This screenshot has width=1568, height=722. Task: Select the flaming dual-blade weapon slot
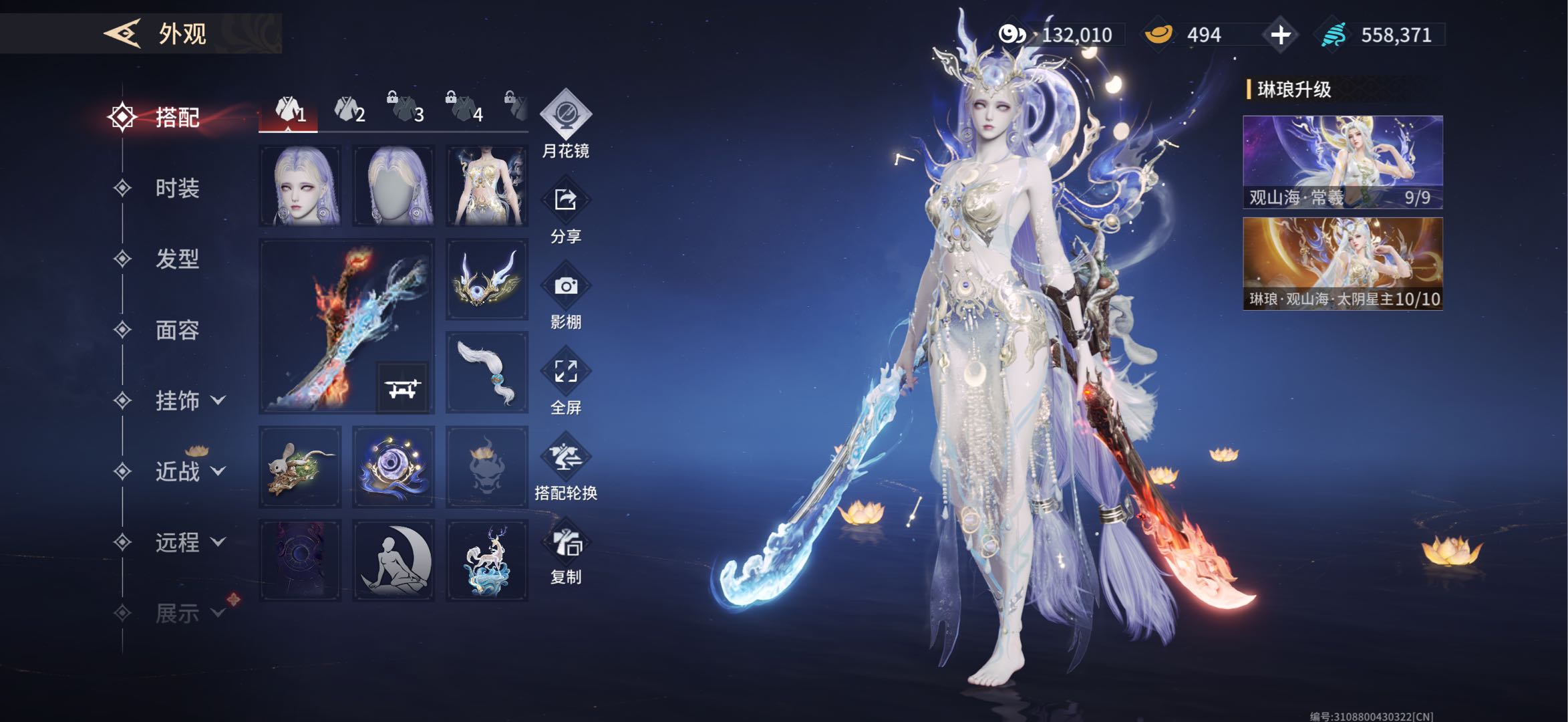click(346, 326)
